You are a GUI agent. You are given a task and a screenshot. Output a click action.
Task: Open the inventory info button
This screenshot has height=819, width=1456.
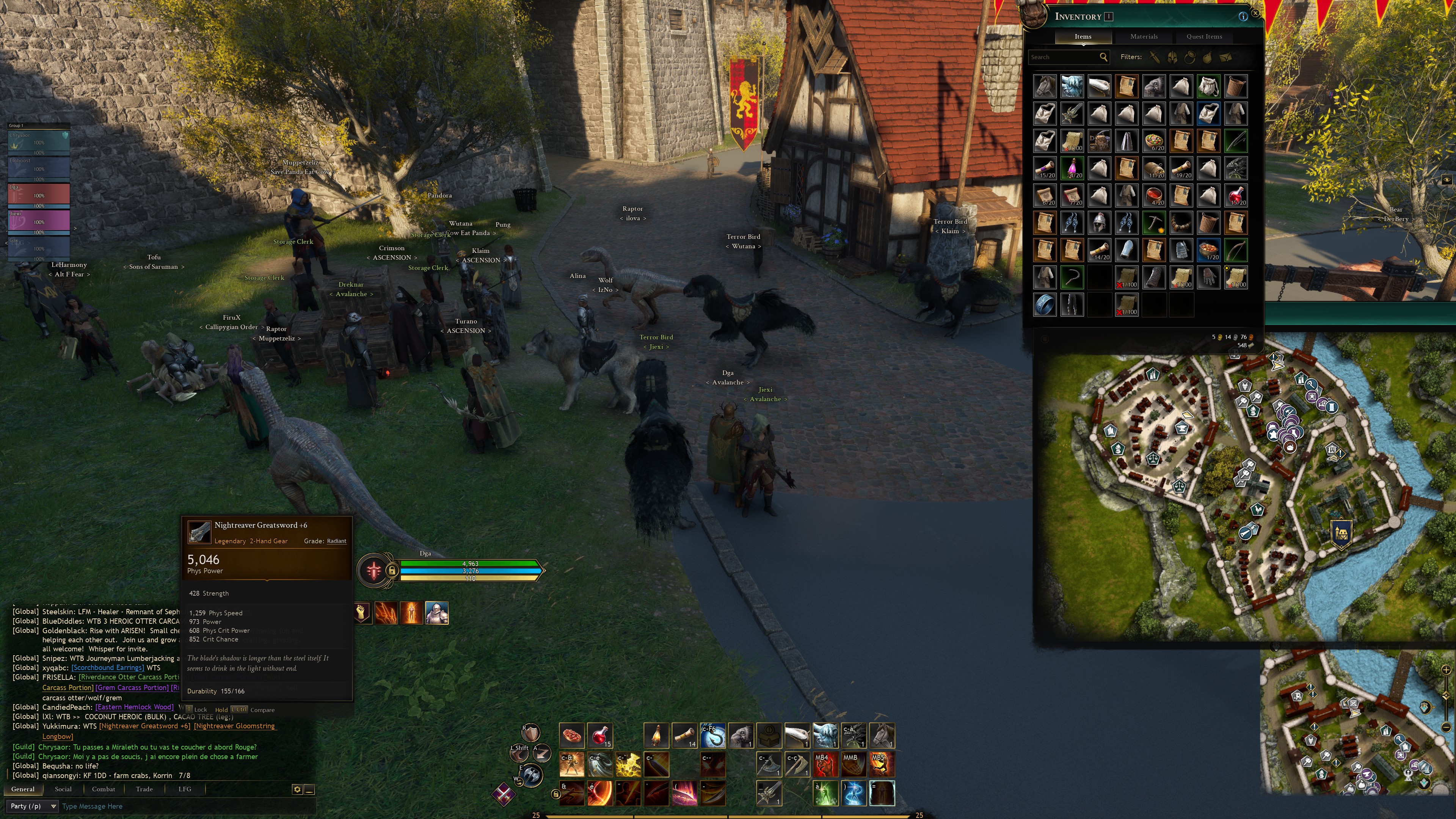click(1243, 16)
